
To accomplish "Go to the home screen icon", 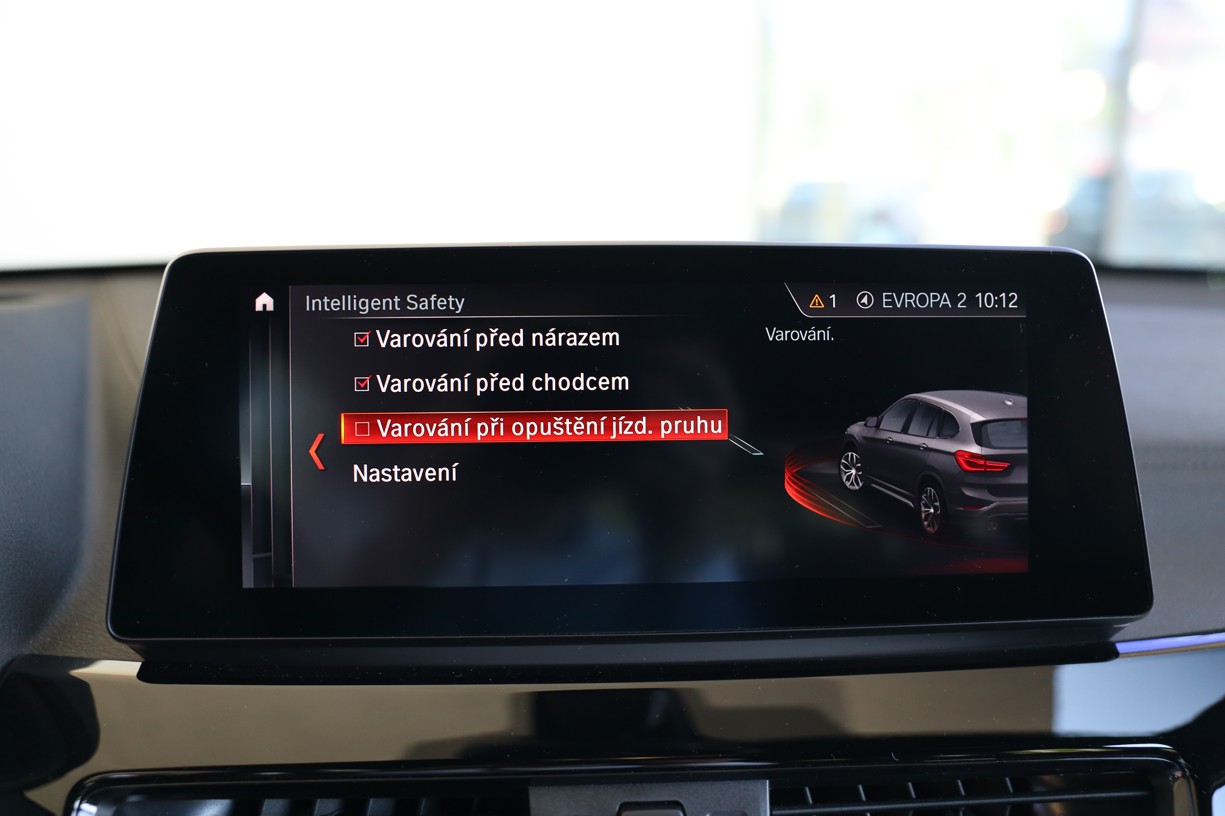I will (264, 302).
